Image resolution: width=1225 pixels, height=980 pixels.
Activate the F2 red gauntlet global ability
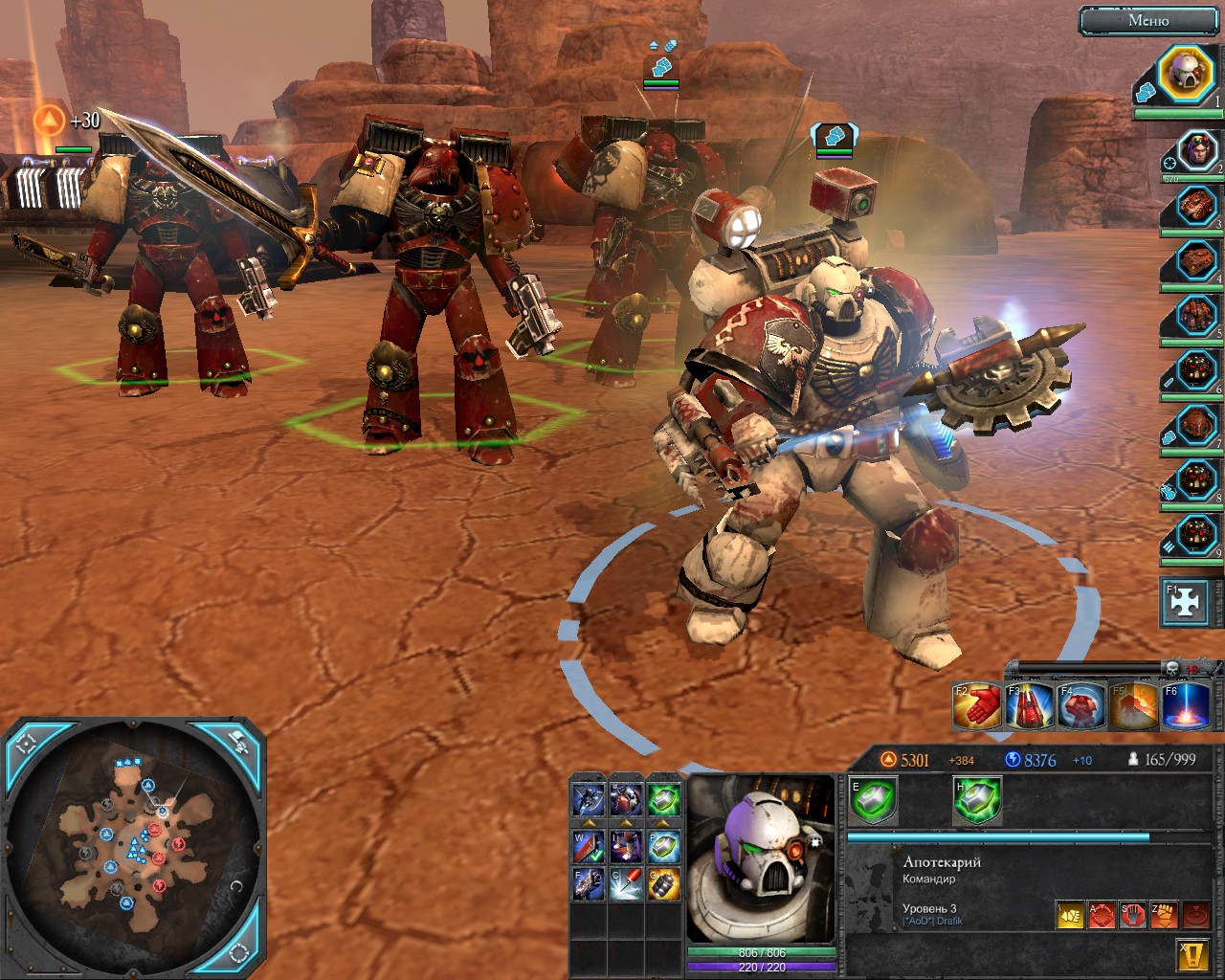[977, 706]
